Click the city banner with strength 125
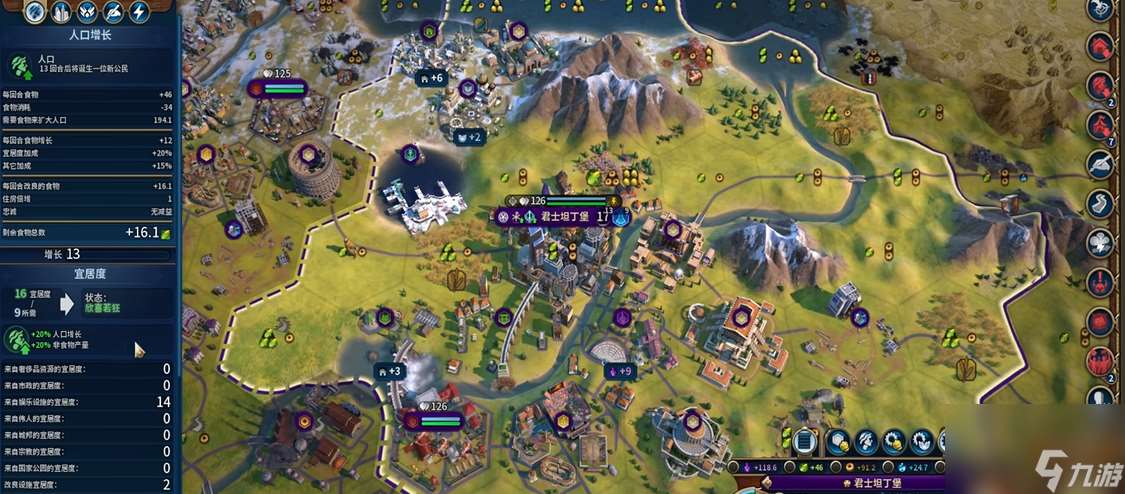 (x=278, y=88)
